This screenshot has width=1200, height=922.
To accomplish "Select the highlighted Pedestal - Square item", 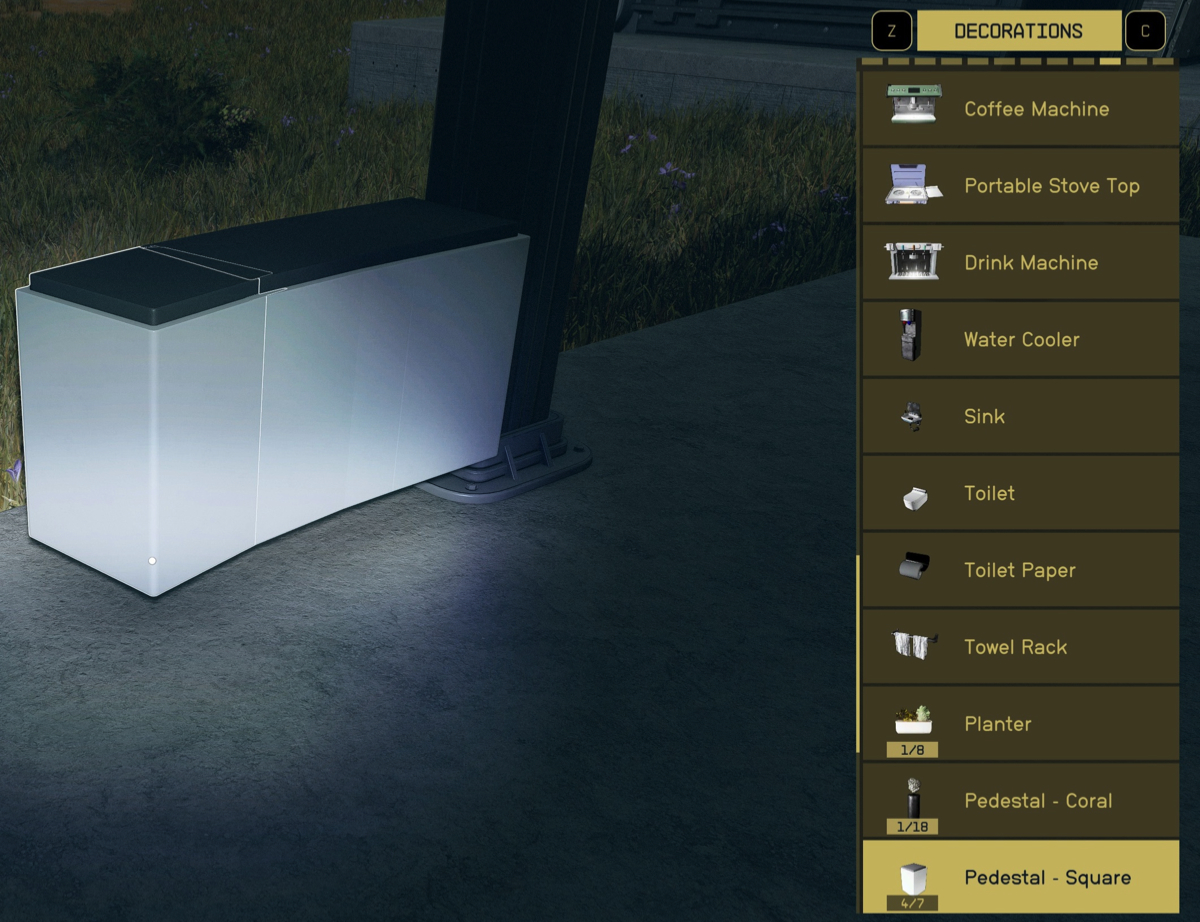I will point(1020,877).
